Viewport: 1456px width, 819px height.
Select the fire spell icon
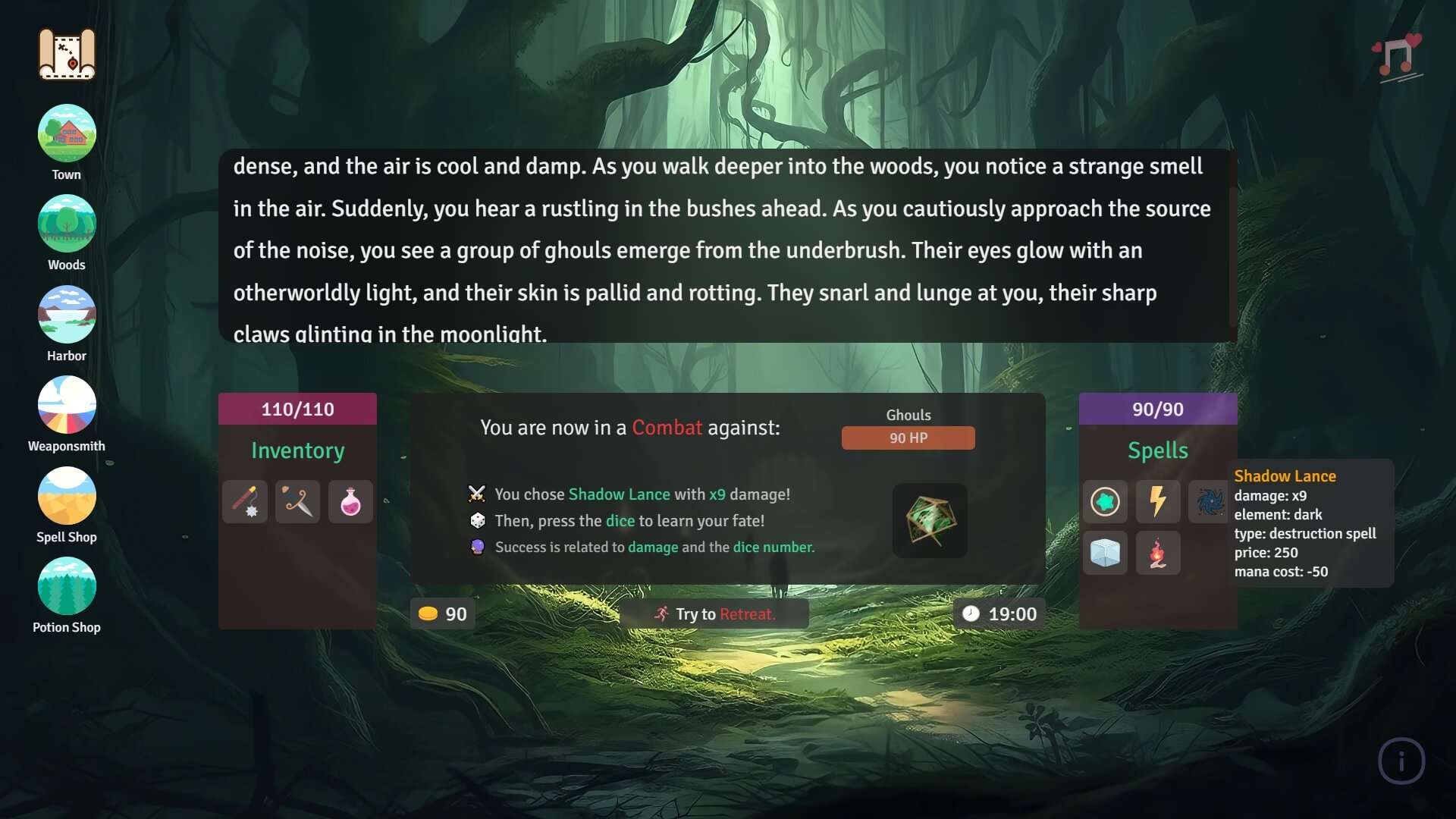pos(1158,554)
